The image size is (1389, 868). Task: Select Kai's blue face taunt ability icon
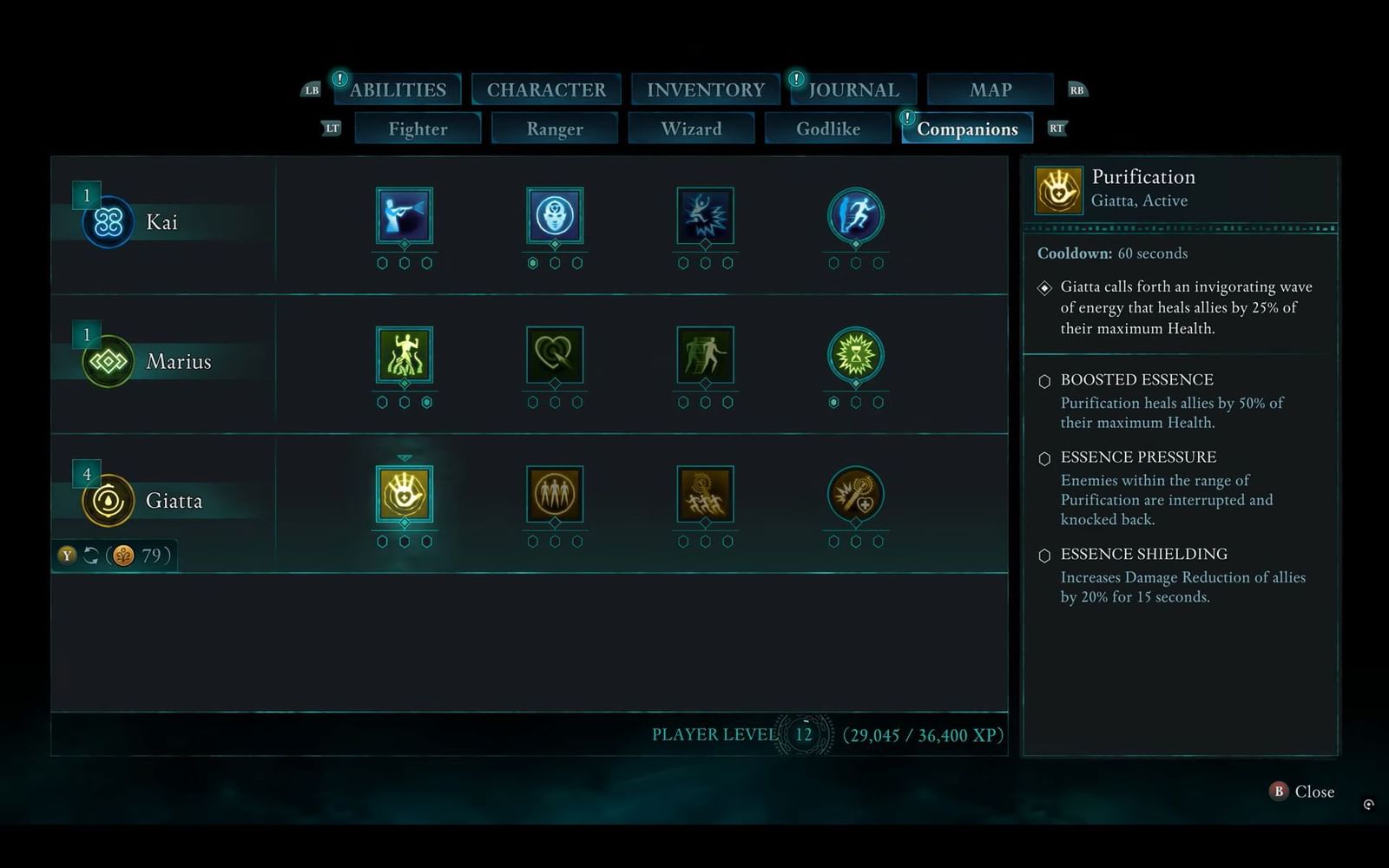[x=556, y=220]
